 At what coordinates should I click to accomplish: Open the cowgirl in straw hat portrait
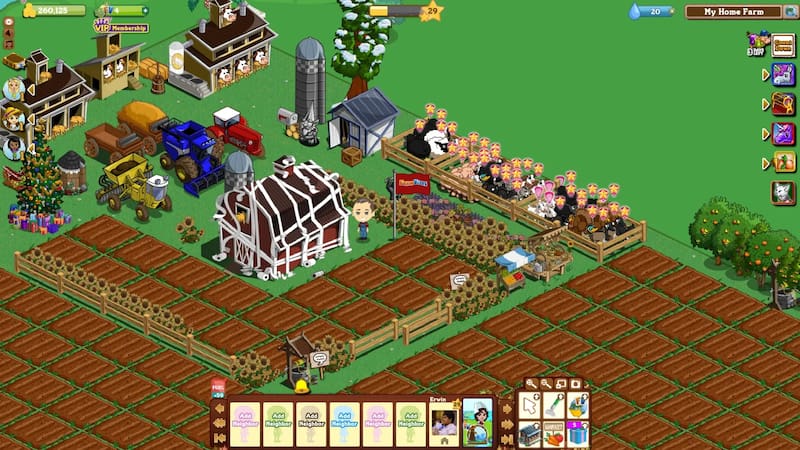[13, 118]
